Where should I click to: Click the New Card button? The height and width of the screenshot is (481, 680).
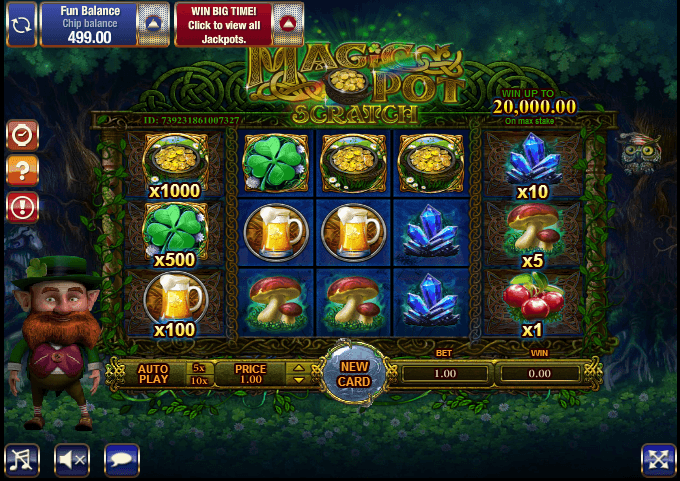coord(354,373)
